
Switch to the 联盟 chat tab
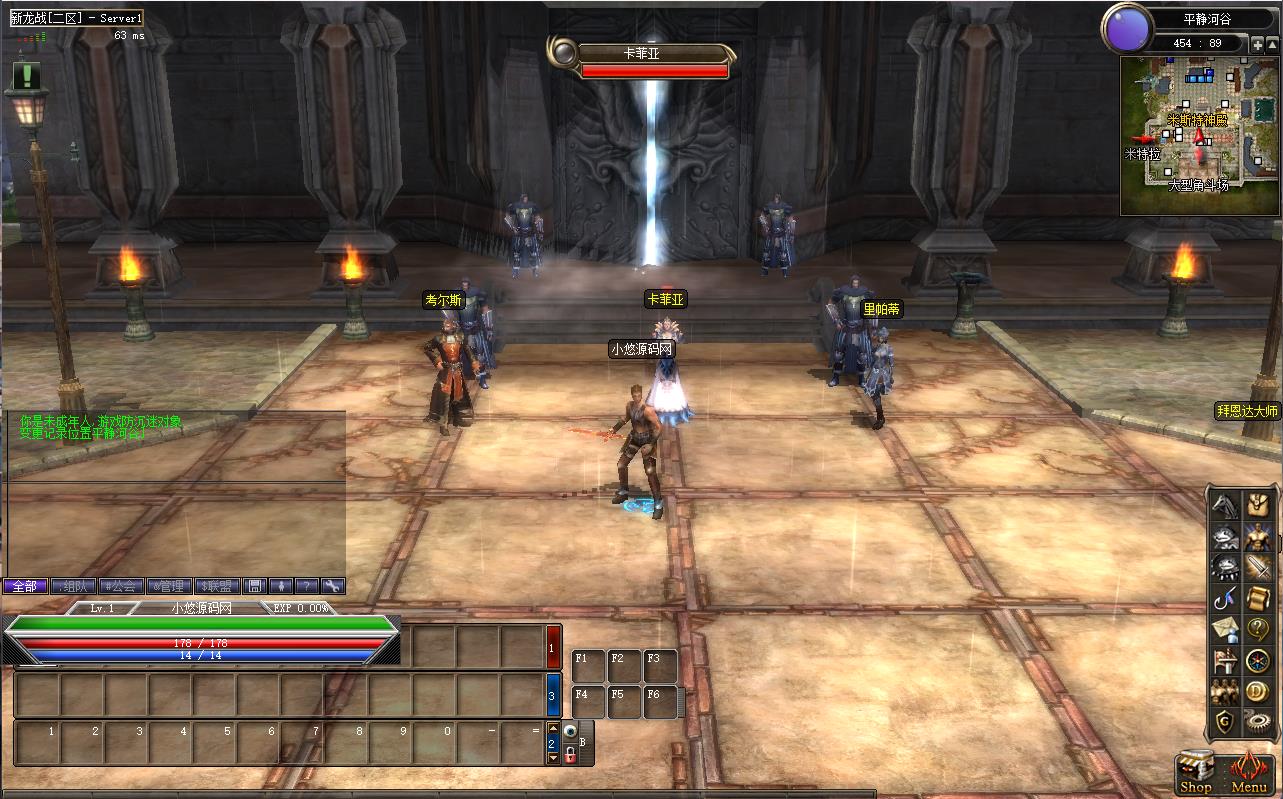tap(217, 586)
